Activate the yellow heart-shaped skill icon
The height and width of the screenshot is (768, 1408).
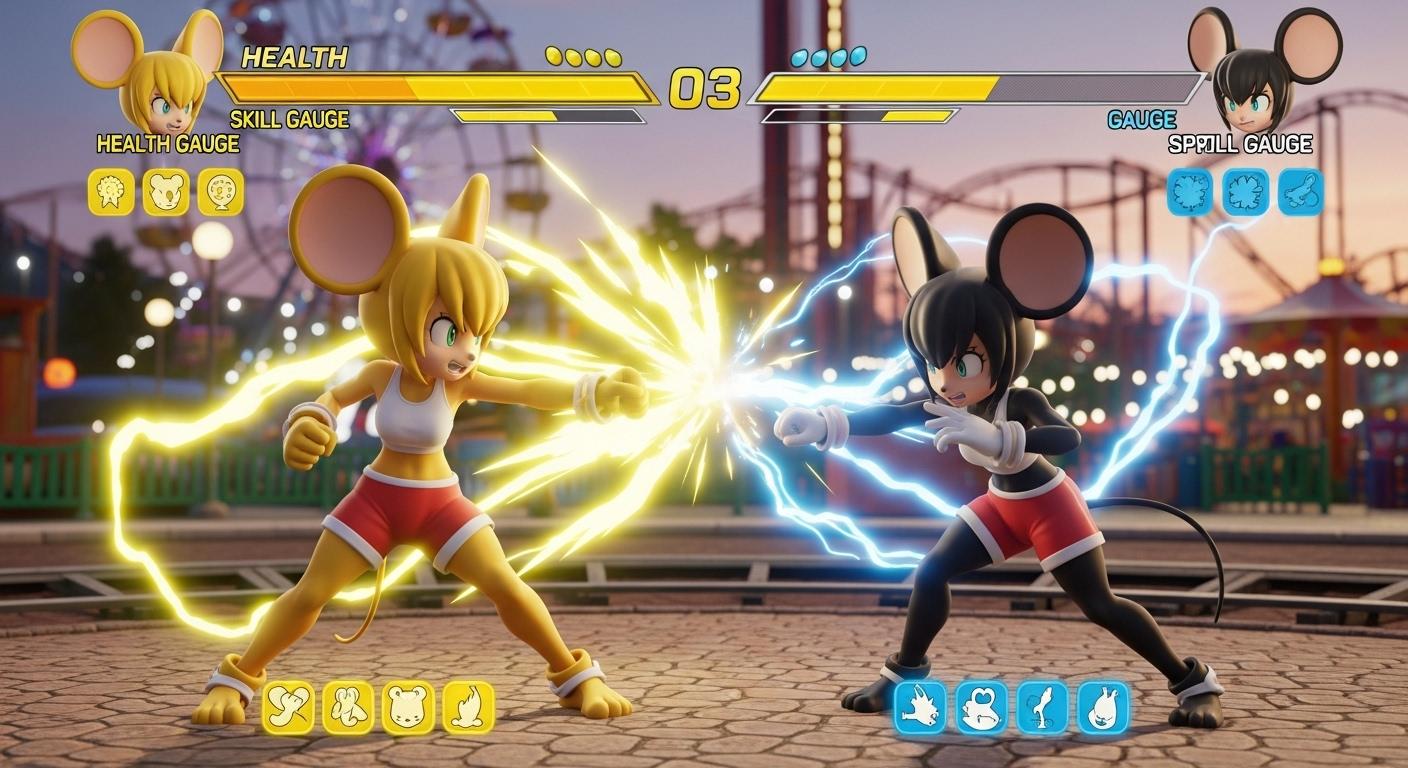[288, 707]
